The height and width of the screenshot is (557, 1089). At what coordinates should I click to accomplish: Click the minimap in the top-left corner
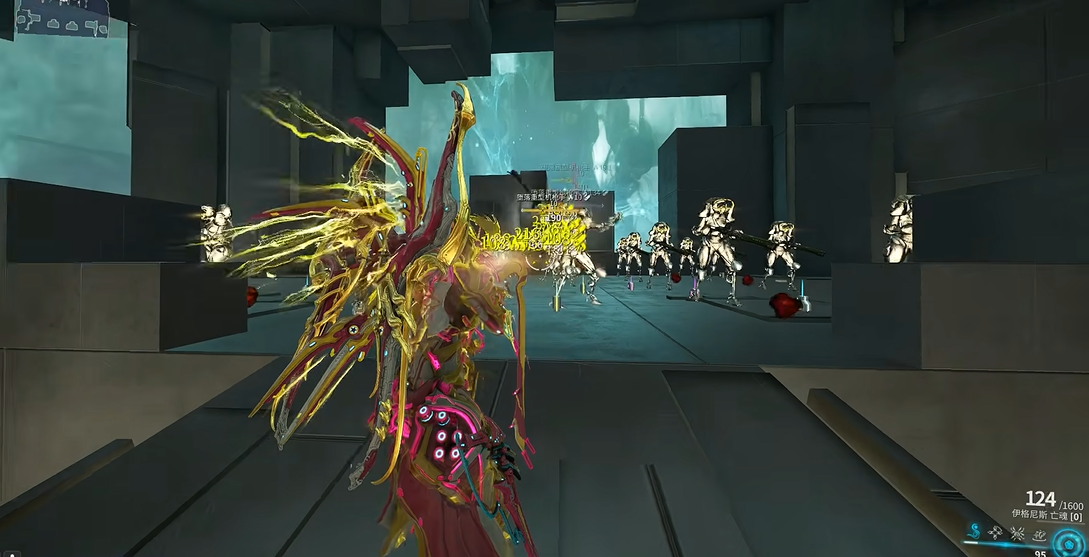[x=62, y=17]
